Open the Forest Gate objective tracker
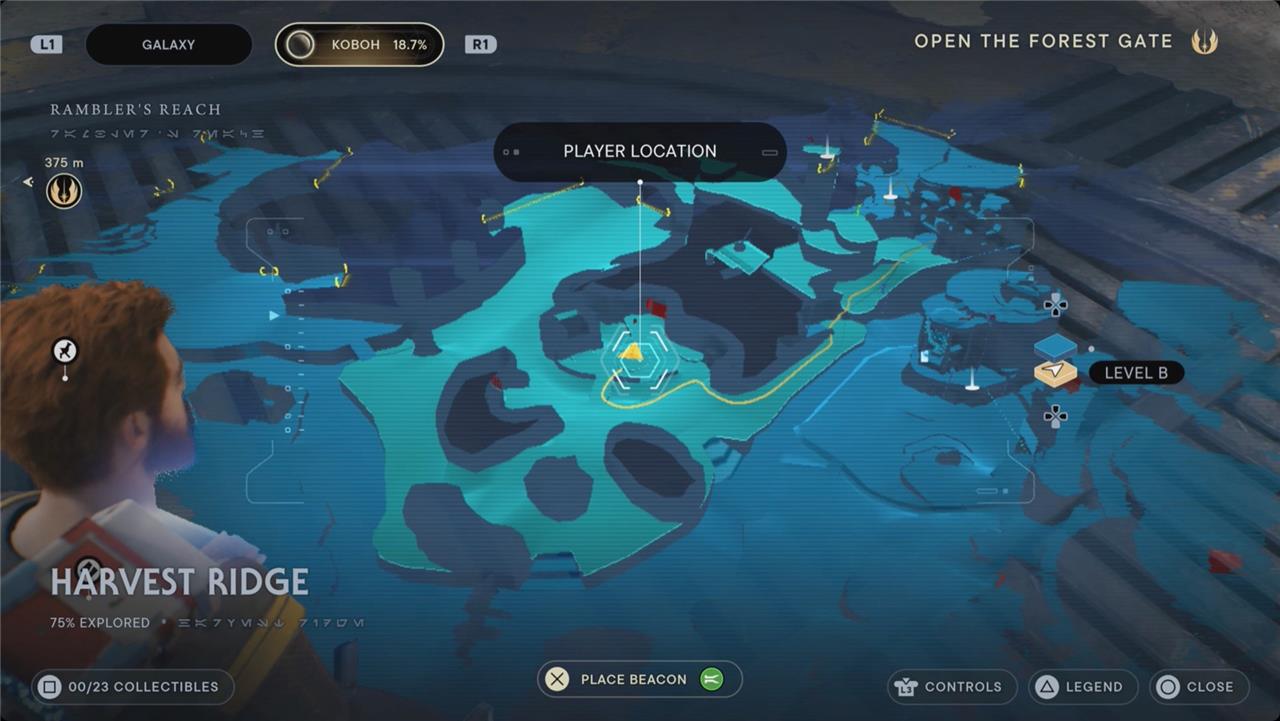This screenshot has height=721, width=1280. [1043, 42]
